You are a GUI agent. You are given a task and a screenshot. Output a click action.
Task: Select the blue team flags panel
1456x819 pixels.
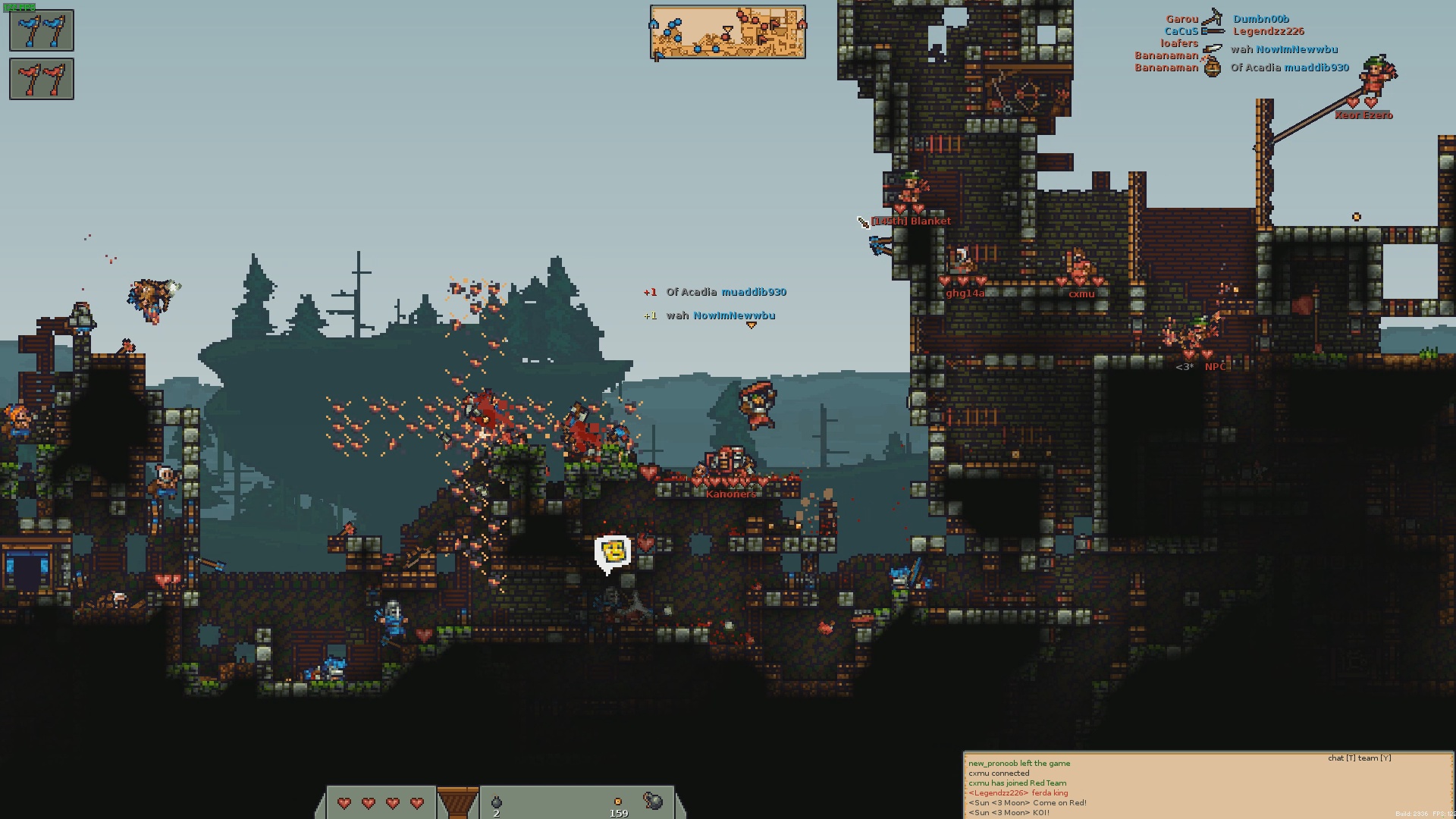point(42,30)
